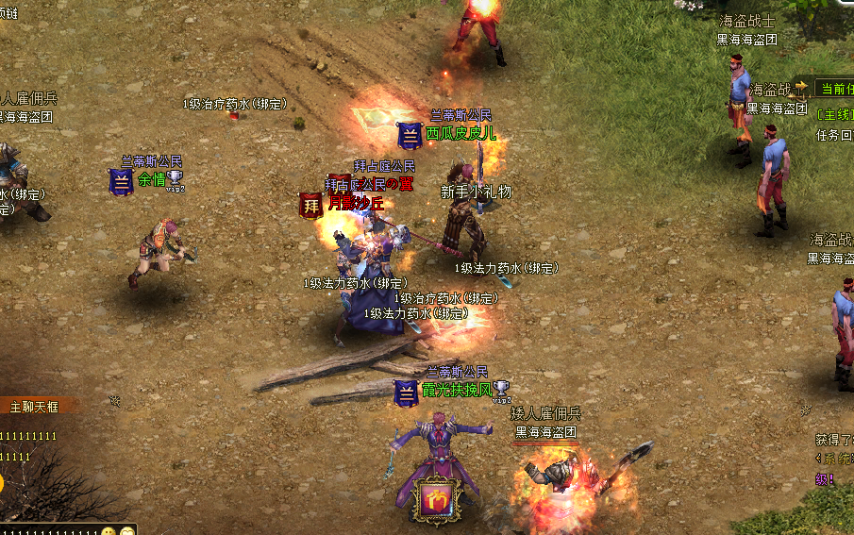Open the smiley emoji picker in chat
854x535 pixels.
point(110,530)
